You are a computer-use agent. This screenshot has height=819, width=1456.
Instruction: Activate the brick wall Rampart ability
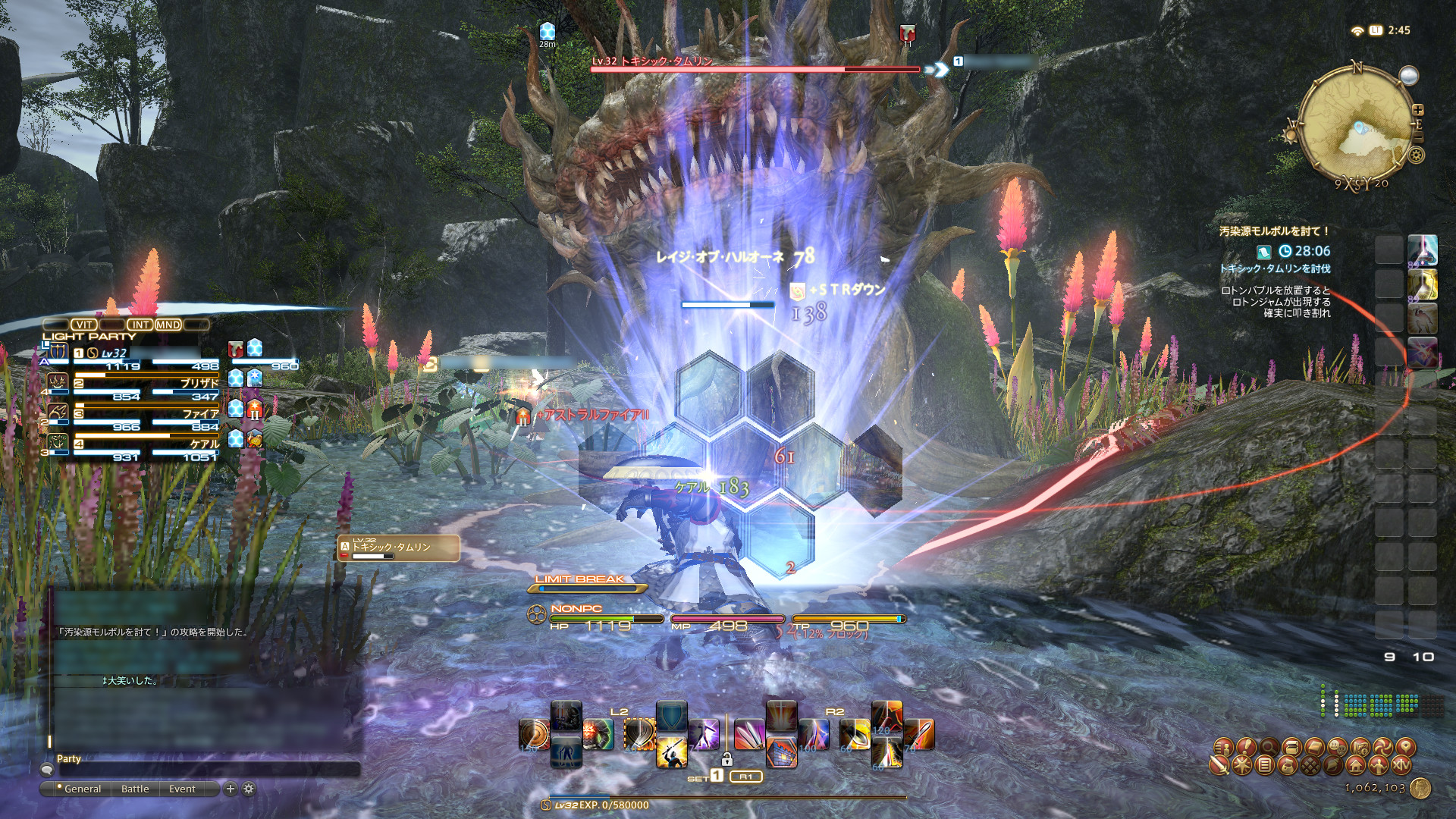(x=782, y=753)
